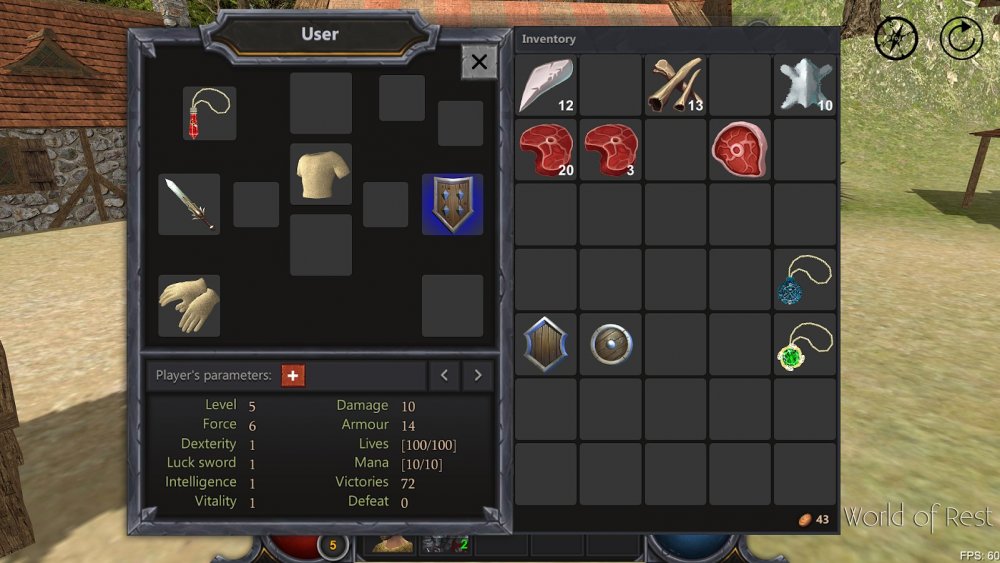The image size is (1000, 563).
Task: Click the red plus parameters button
Action: [x=293, y=375]
